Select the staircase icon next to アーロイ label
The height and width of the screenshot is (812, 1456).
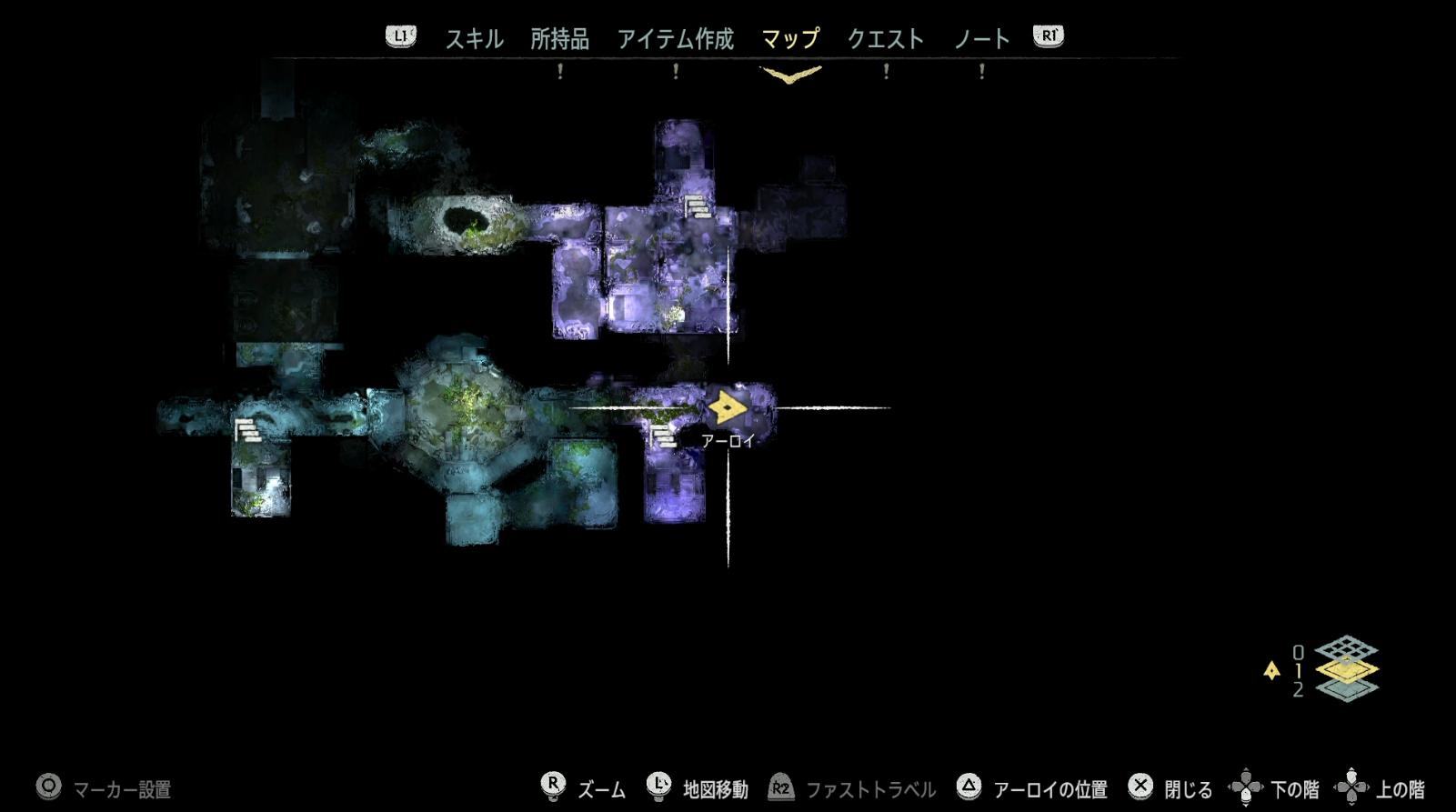(x=663, y=436)
